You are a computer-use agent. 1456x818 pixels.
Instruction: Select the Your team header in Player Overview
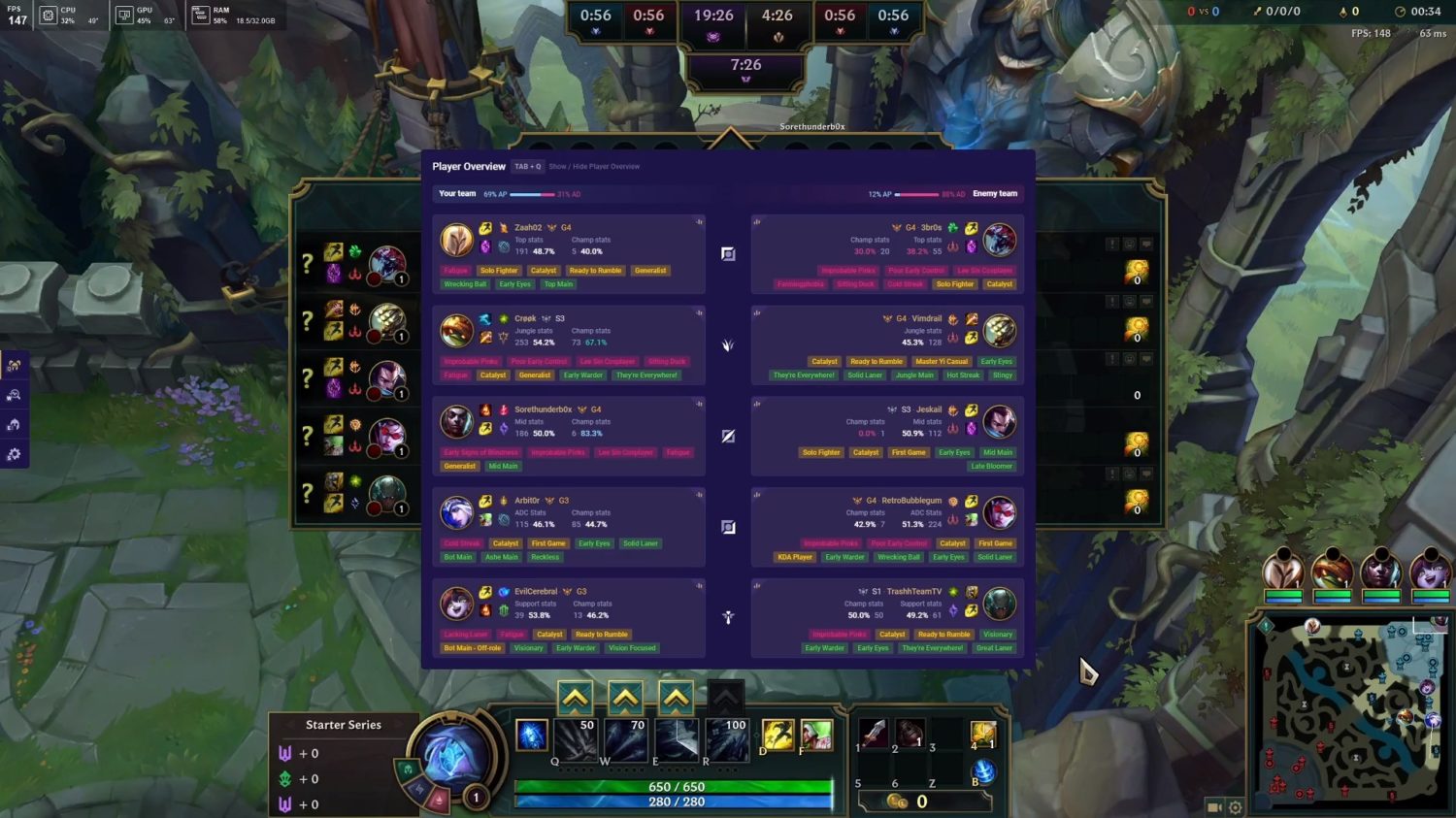point(457,193)
